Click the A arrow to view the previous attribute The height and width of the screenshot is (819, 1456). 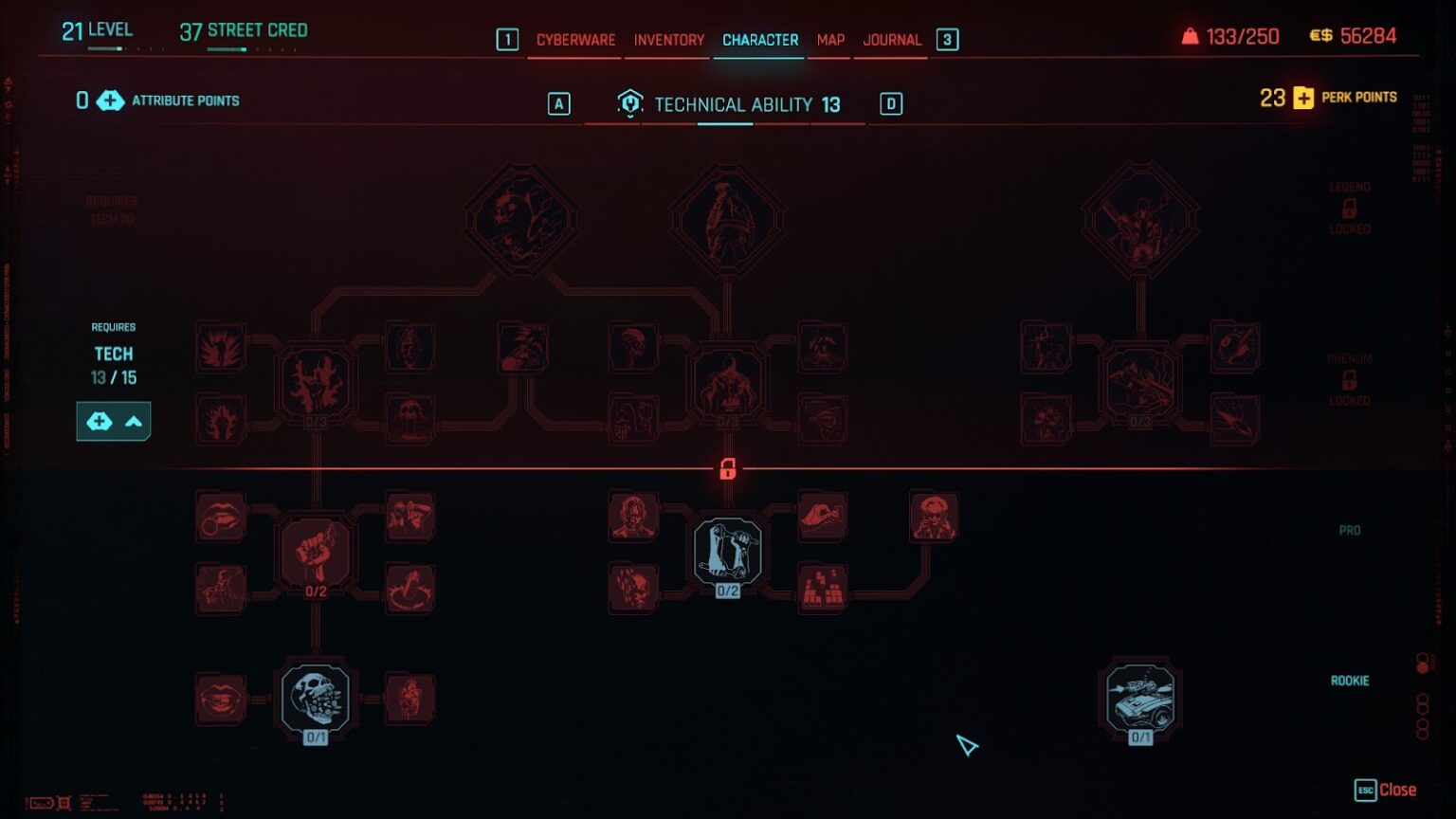[x=559, y=104]
